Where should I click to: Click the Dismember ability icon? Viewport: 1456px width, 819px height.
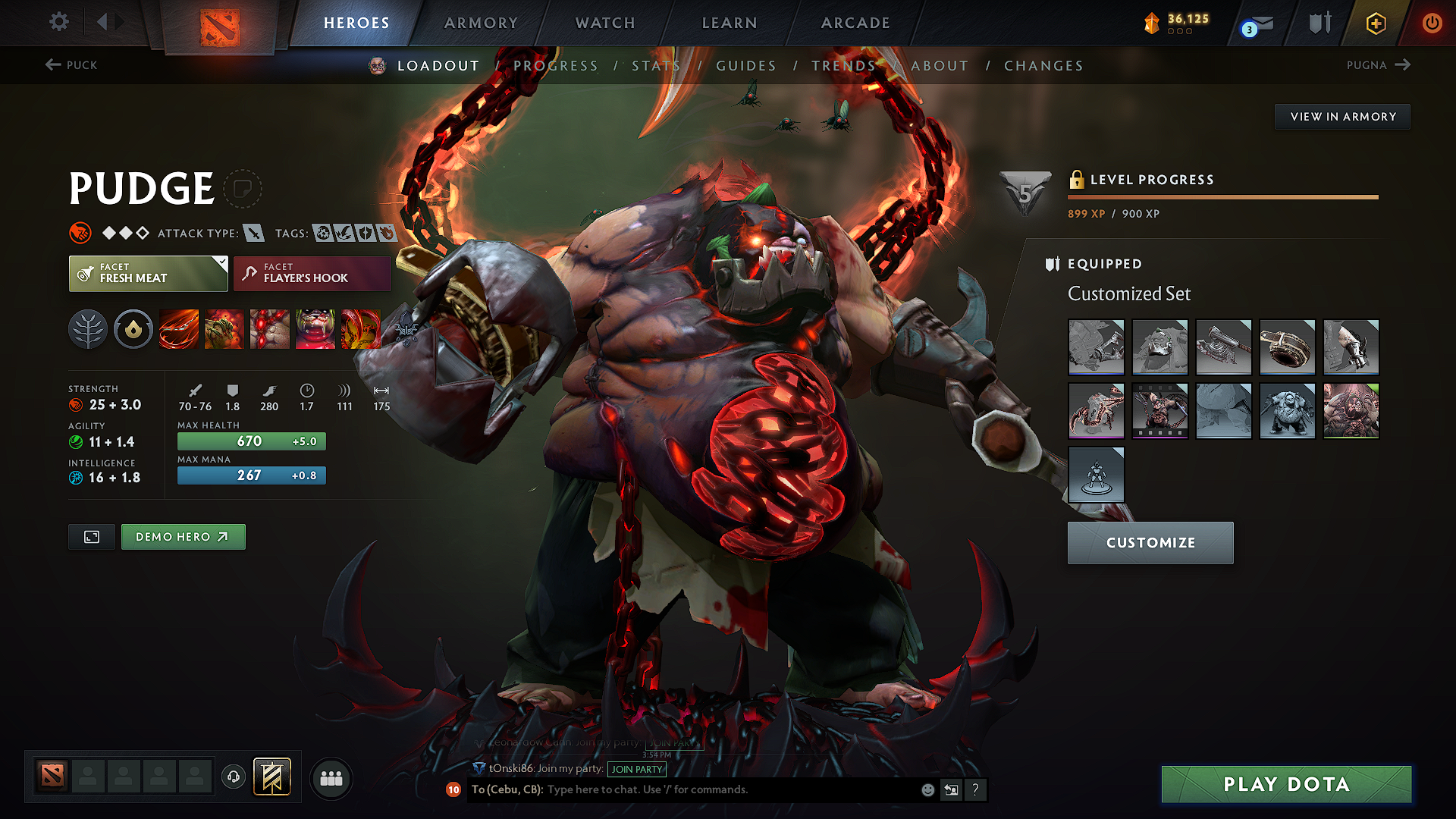(x=315, y=329)
